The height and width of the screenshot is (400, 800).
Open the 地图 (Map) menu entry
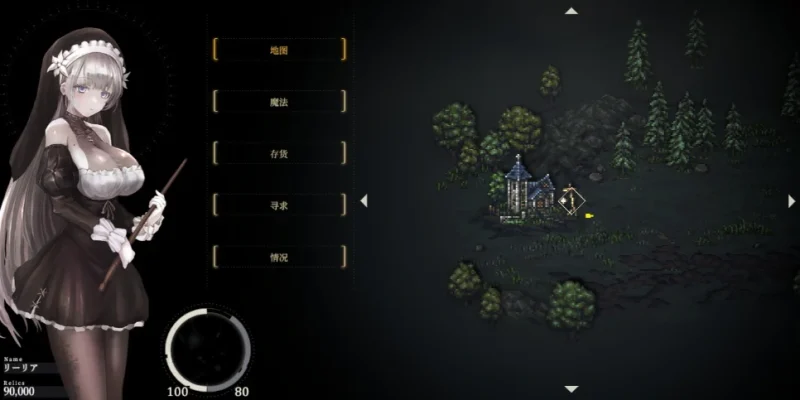279,49
